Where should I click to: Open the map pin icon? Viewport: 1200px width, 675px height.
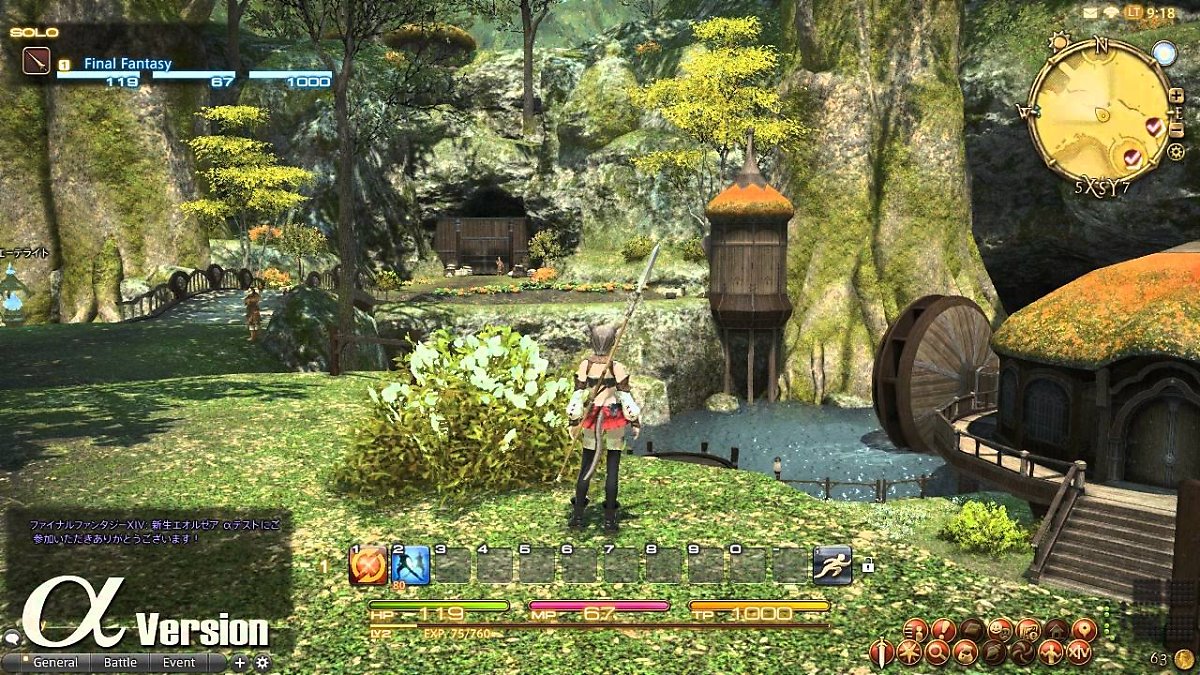click(1084, 630)
